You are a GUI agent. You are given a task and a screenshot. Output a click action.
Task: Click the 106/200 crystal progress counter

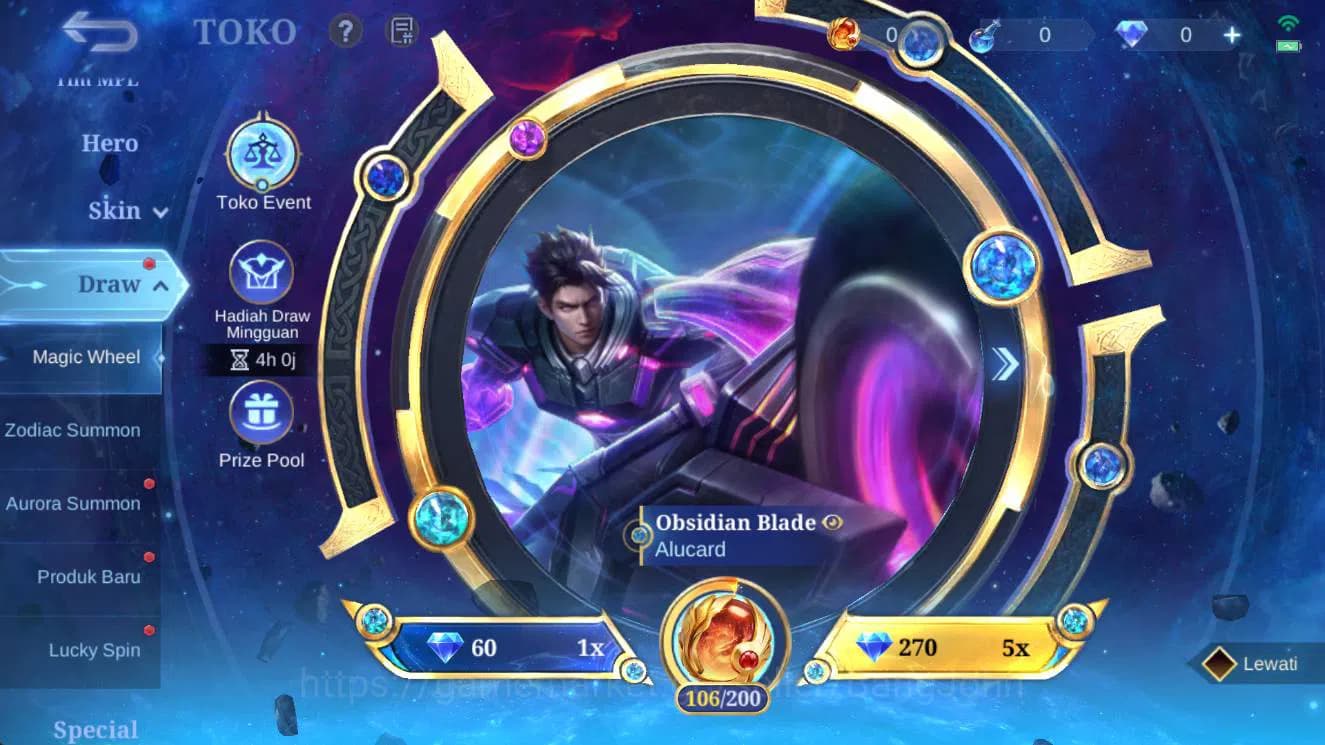point(722,698)
